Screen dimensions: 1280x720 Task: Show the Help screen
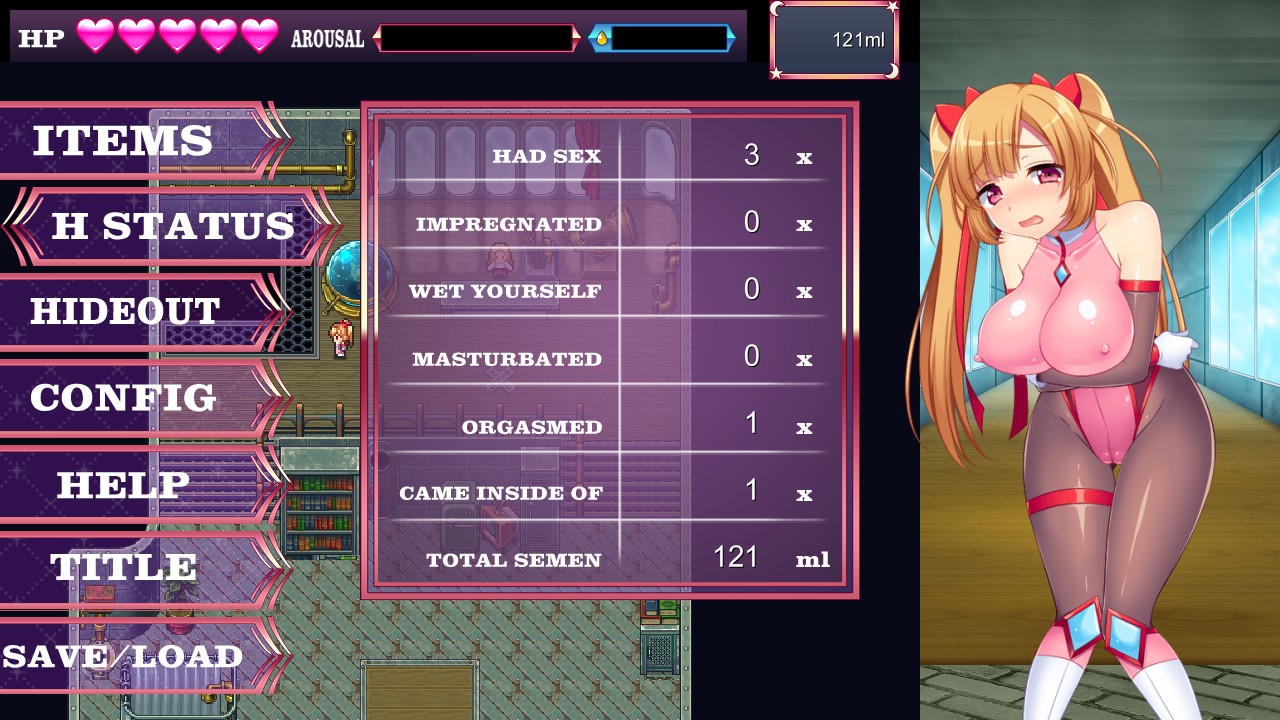123,485
